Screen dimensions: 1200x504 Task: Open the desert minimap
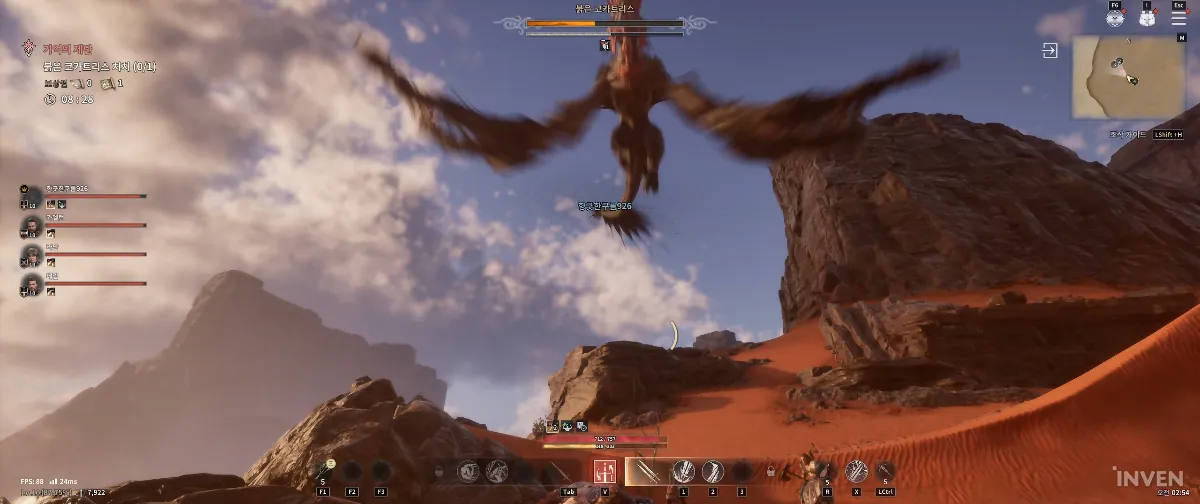[1128, 77]
